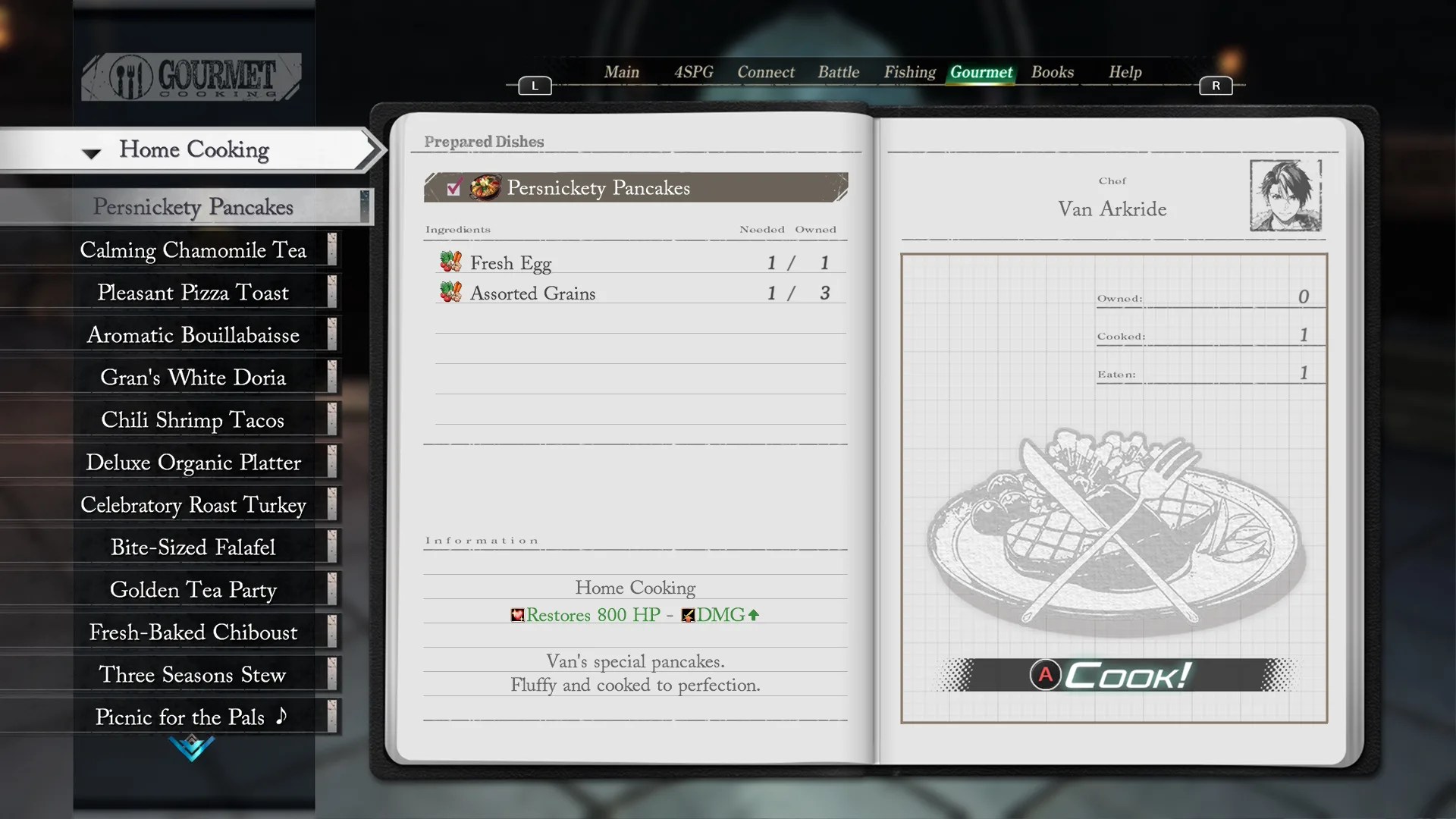Screen dimensions: 1456x819
Task: Select Calming Chamomile Tea recipe
Action: tap(193, 250)
